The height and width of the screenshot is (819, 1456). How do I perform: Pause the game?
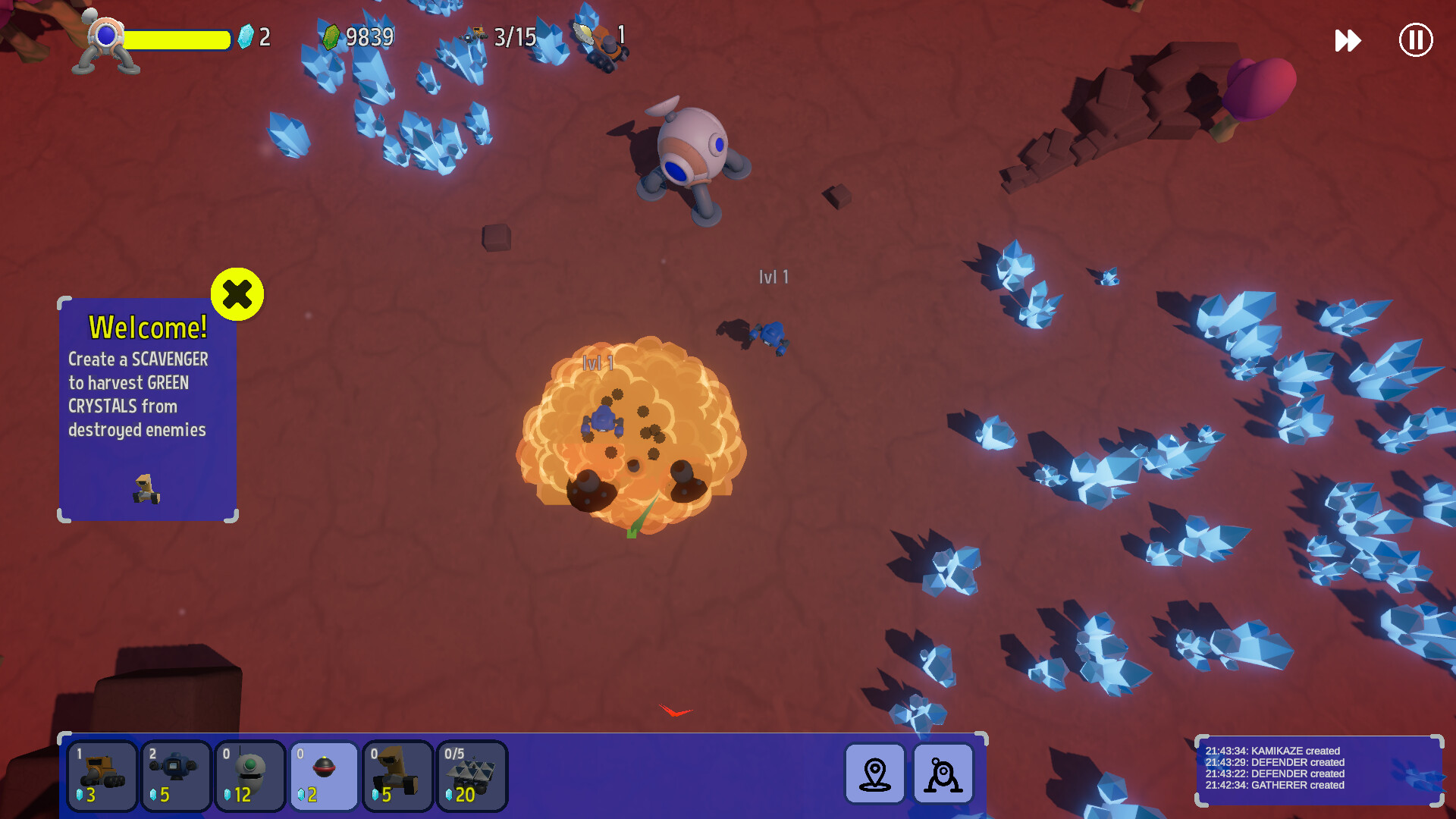pos(1415,41)
